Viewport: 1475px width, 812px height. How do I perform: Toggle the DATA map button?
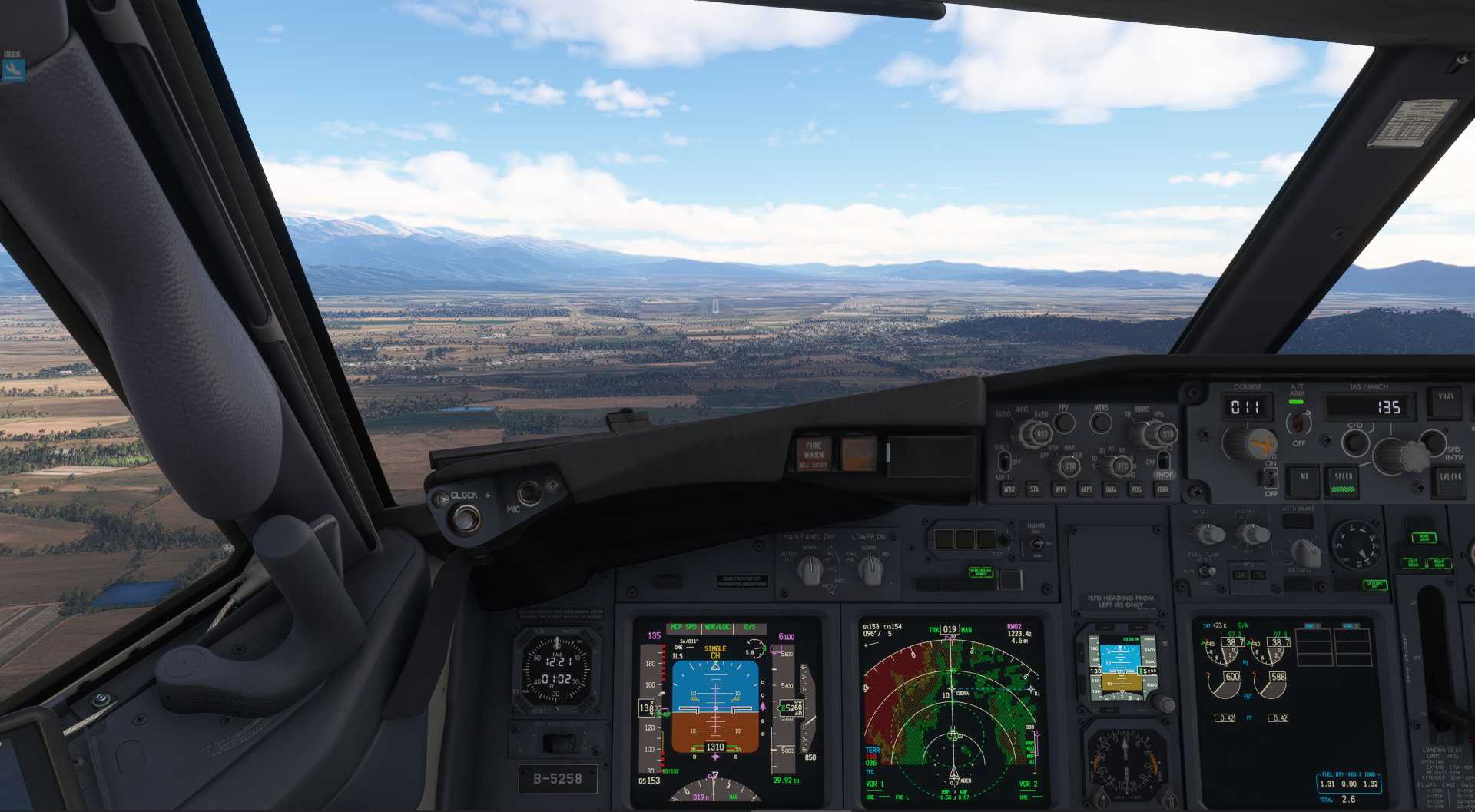pos(1111,489)
